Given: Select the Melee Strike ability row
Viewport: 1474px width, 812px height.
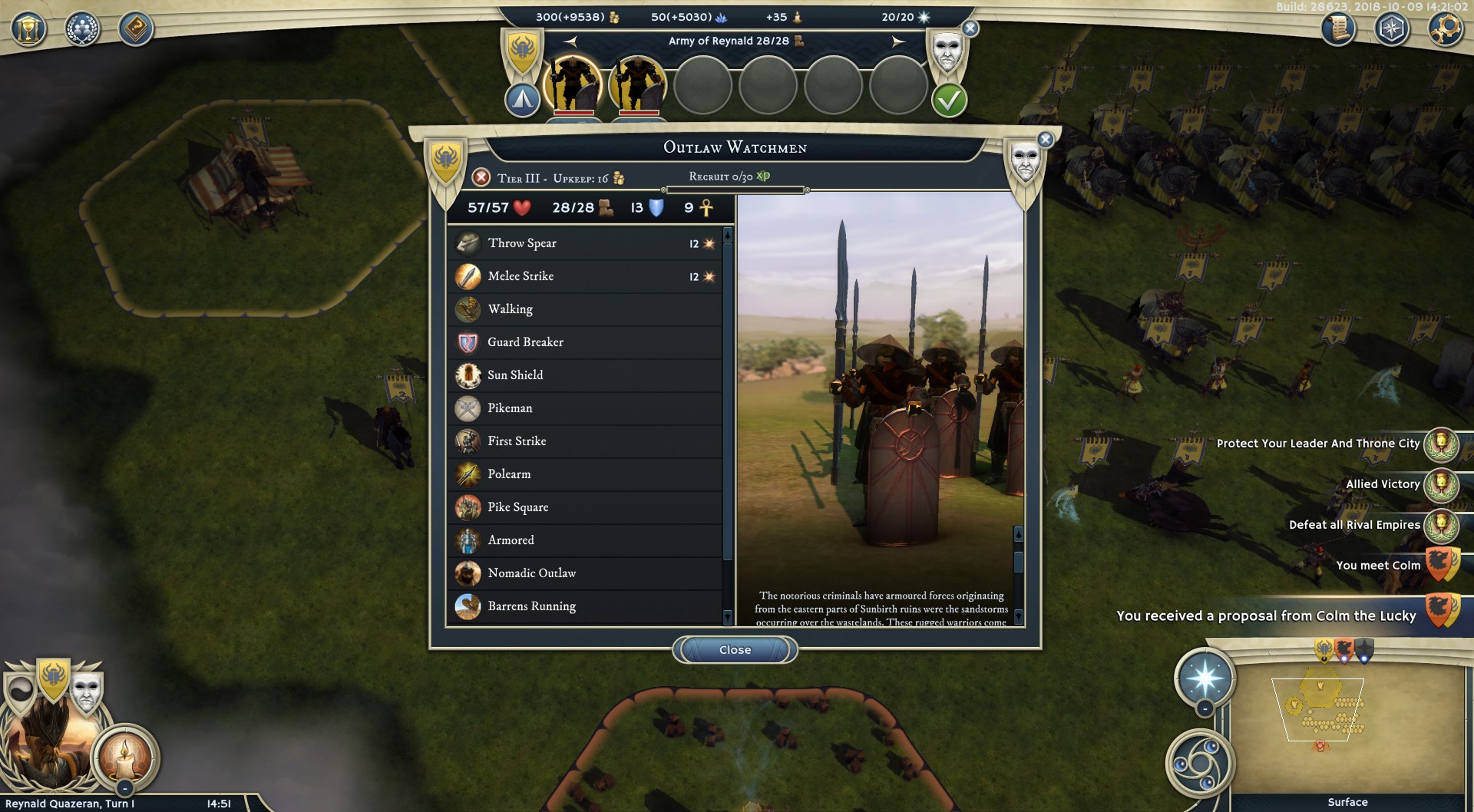Looking at the screenshot, I should pos(585,276).
